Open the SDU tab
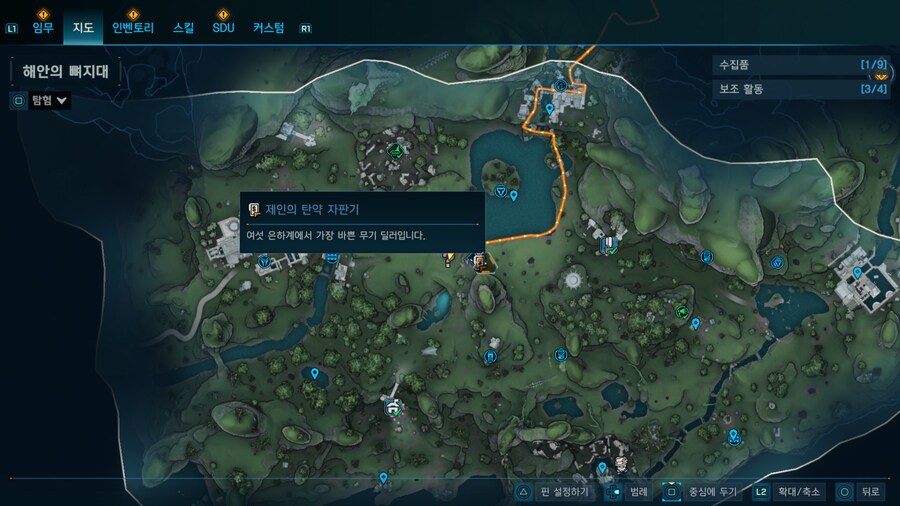This screenshot has width=900, height=506. click(223, 28)
